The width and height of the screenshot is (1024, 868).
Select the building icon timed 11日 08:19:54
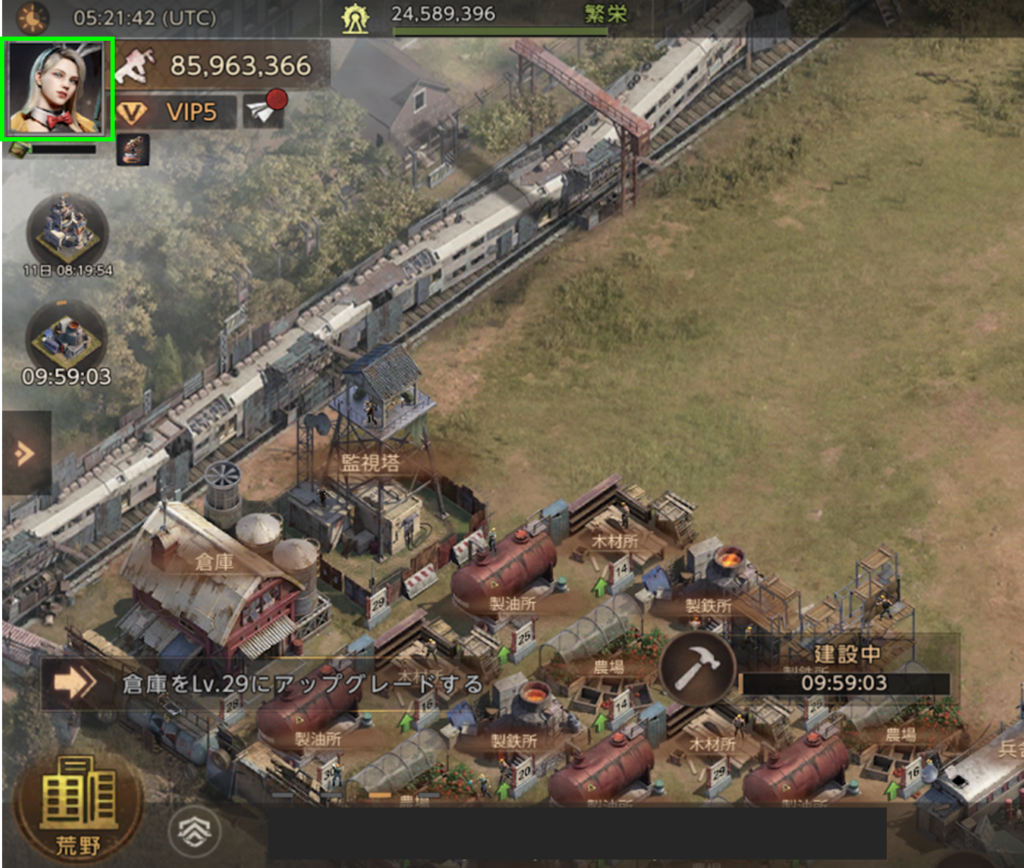click(x=67, y=231)
